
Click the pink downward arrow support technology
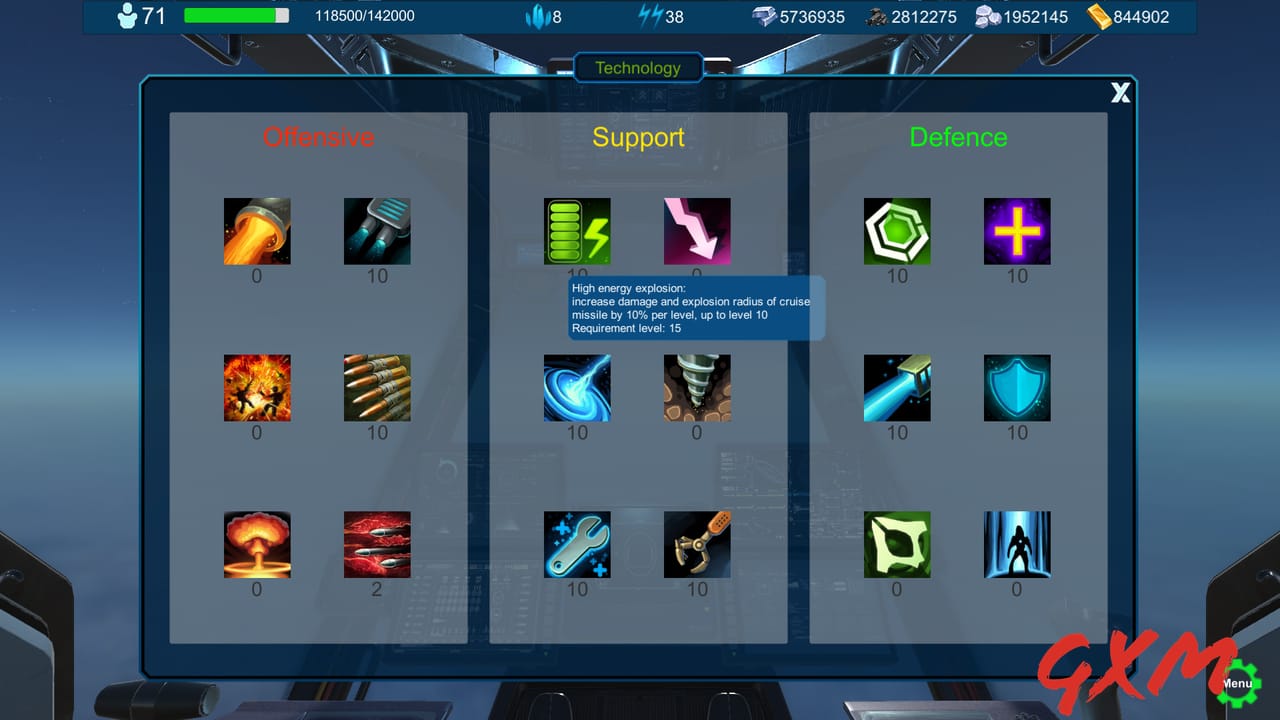click(x=697, y=230)
